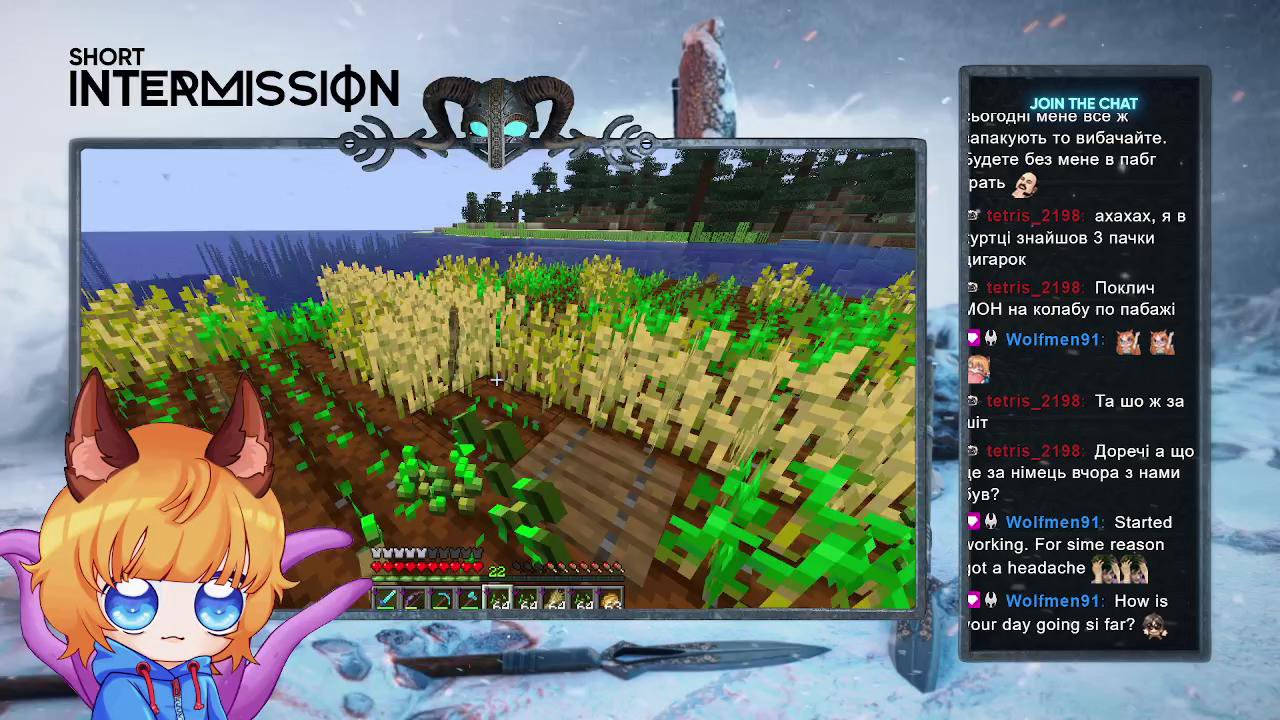Viewport: 1280px width, 720px height.
Task: Click the tetris_2198 username in chat
Action: [x=1033, y=215]
